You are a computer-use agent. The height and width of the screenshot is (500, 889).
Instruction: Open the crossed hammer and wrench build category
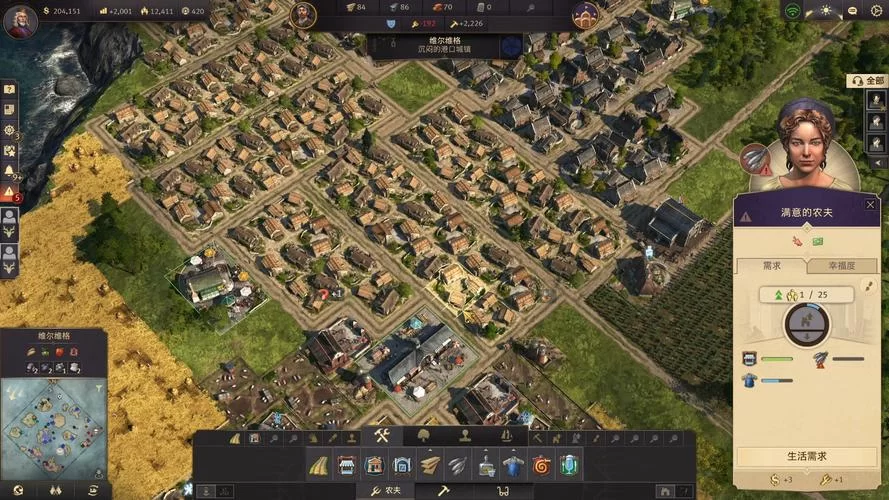tap(381, 436)
